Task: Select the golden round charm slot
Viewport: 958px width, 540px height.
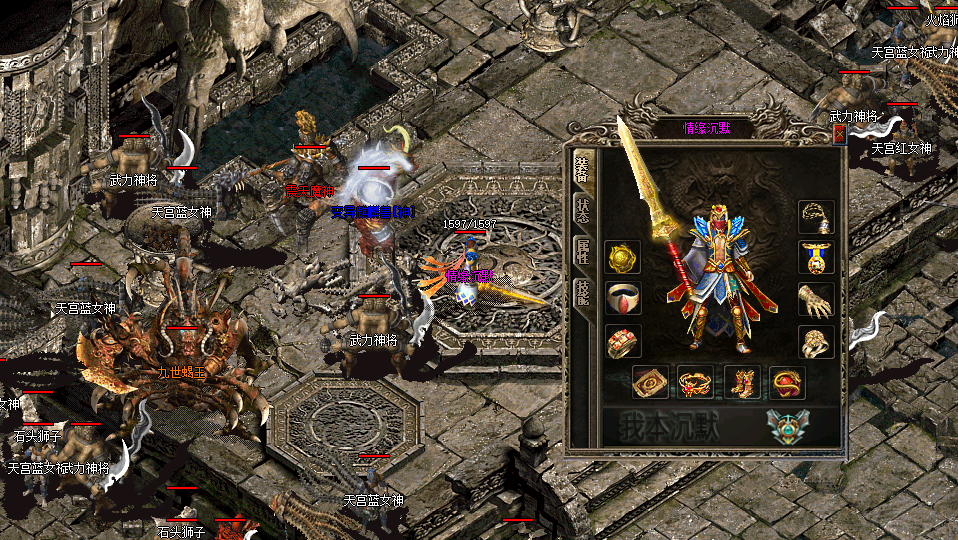Action: click(x=623, y=258)
